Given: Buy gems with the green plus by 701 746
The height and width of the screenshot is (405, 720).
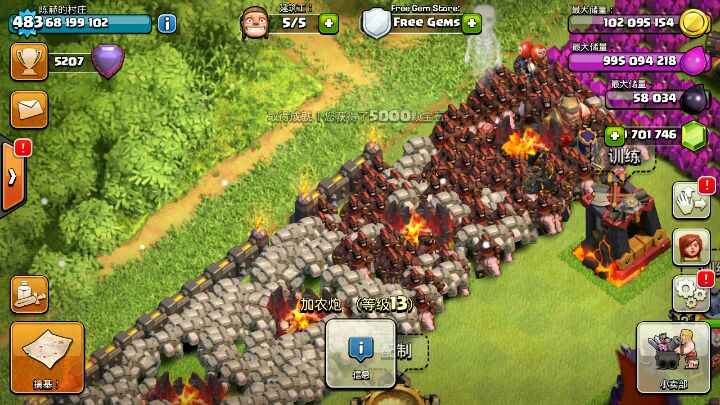Looking at the screenshot, I should coord(614,135).
